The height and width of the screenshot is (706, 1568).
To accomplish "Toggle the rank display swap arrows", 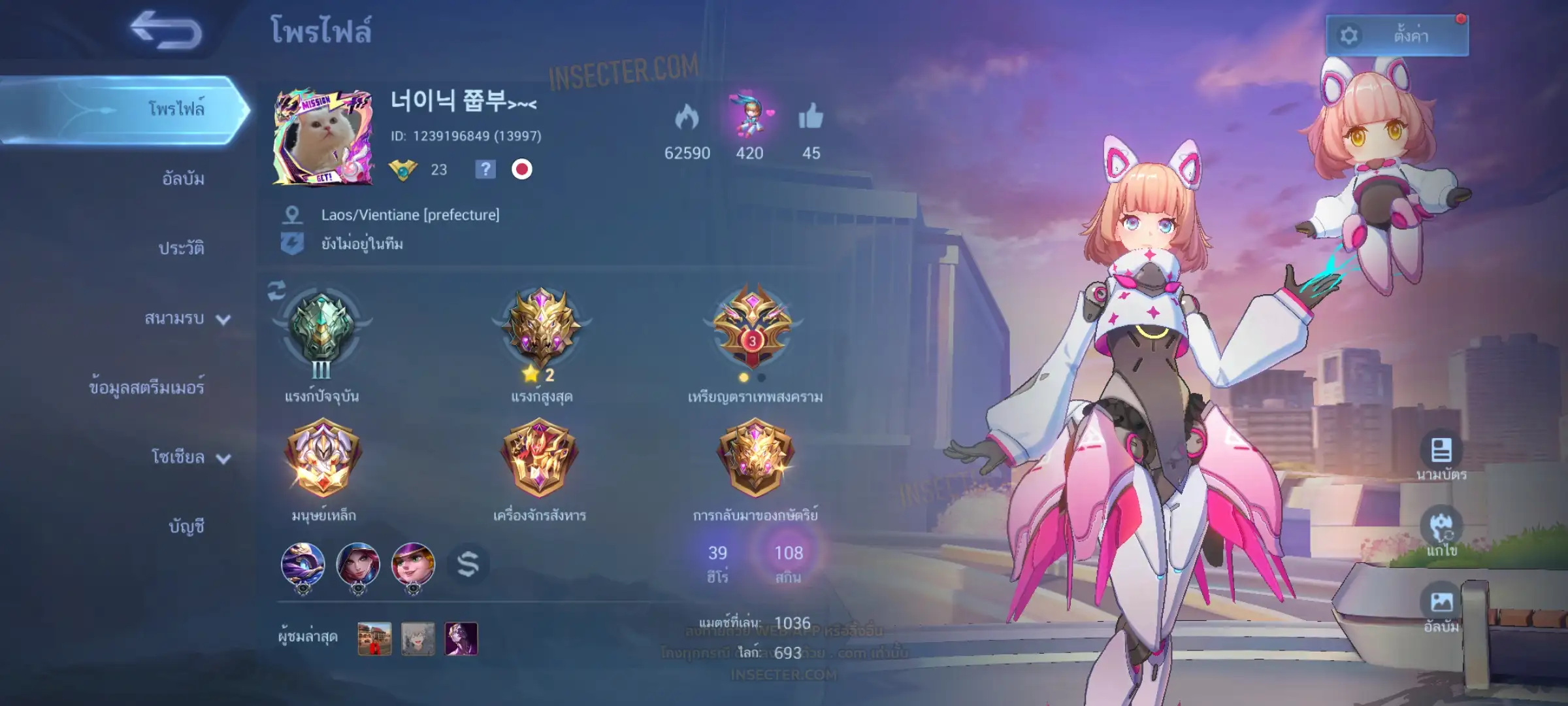I will [276, 291].
